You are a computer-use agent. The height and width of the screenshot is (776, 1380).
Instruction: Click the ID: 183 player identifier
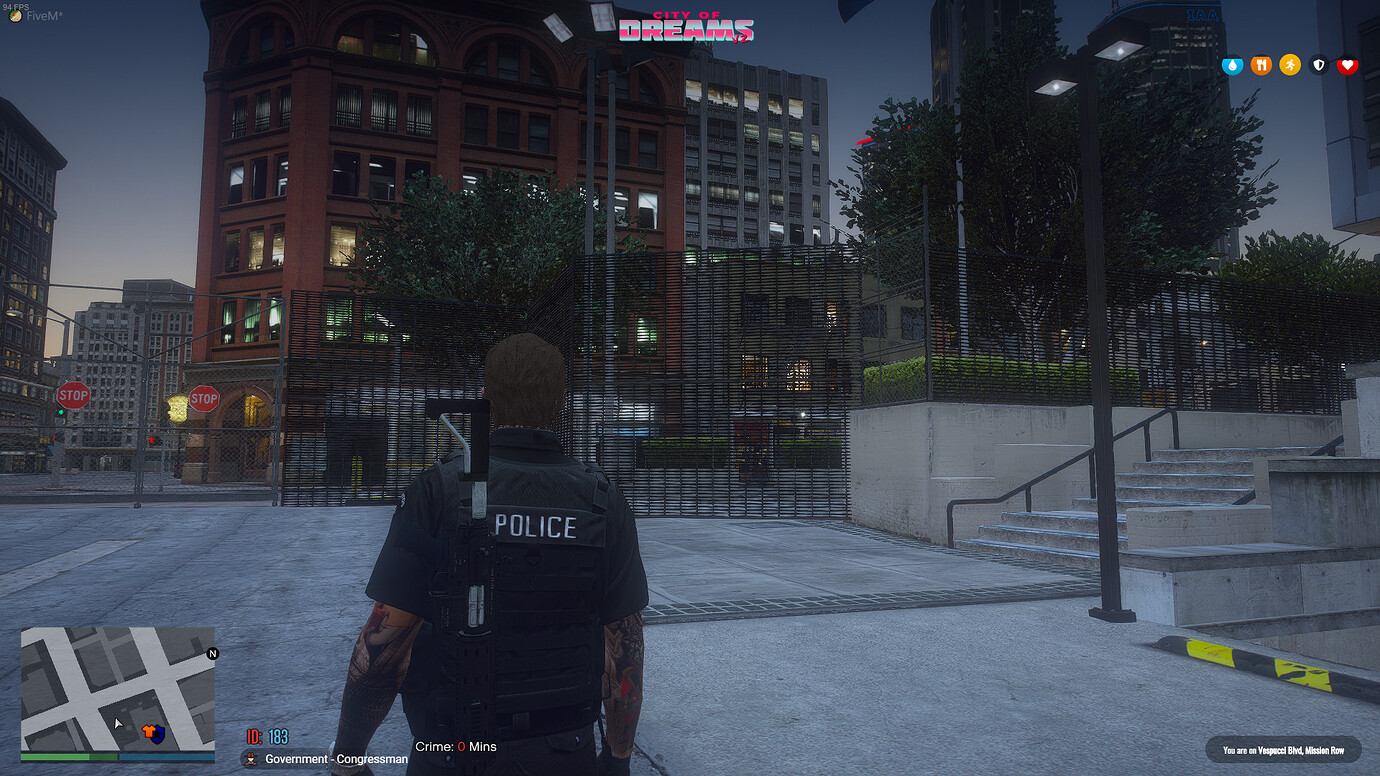266,736
